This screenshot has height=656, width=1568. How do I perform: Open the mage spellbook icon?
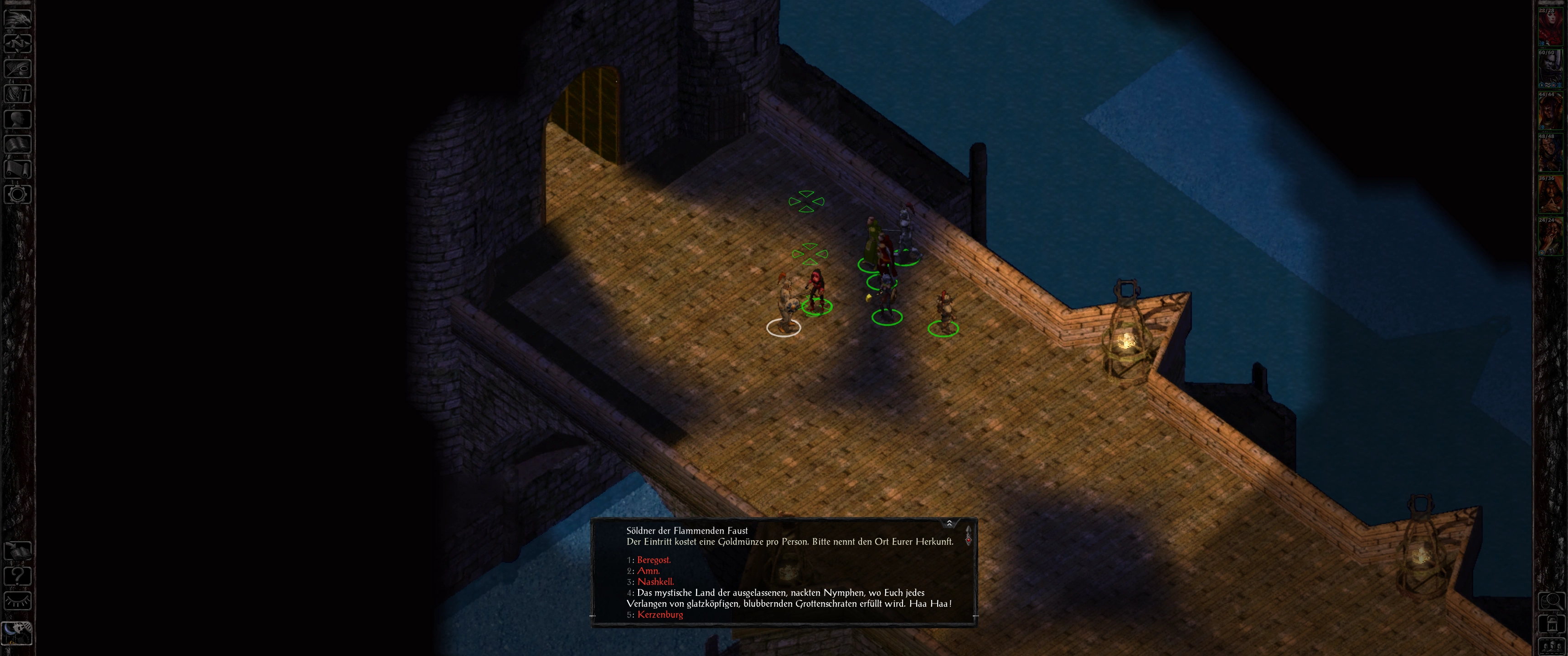coord(18,144)
